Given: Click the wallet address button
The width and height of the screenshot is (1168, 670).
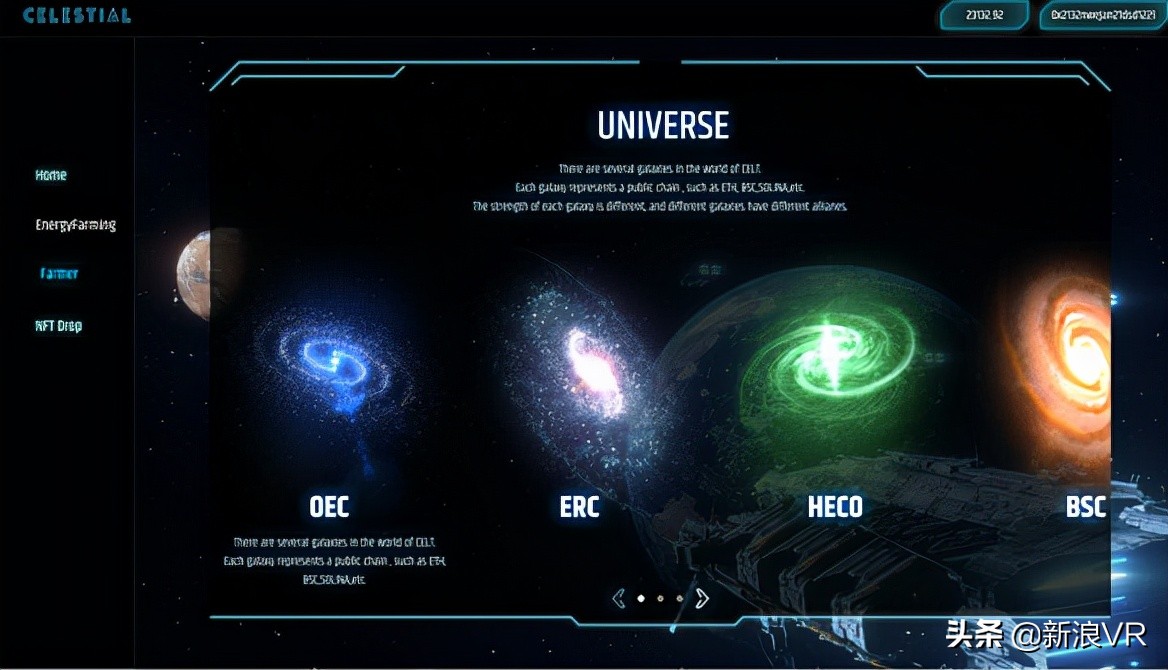Looking at the screenshot, I should point(1102,16).
